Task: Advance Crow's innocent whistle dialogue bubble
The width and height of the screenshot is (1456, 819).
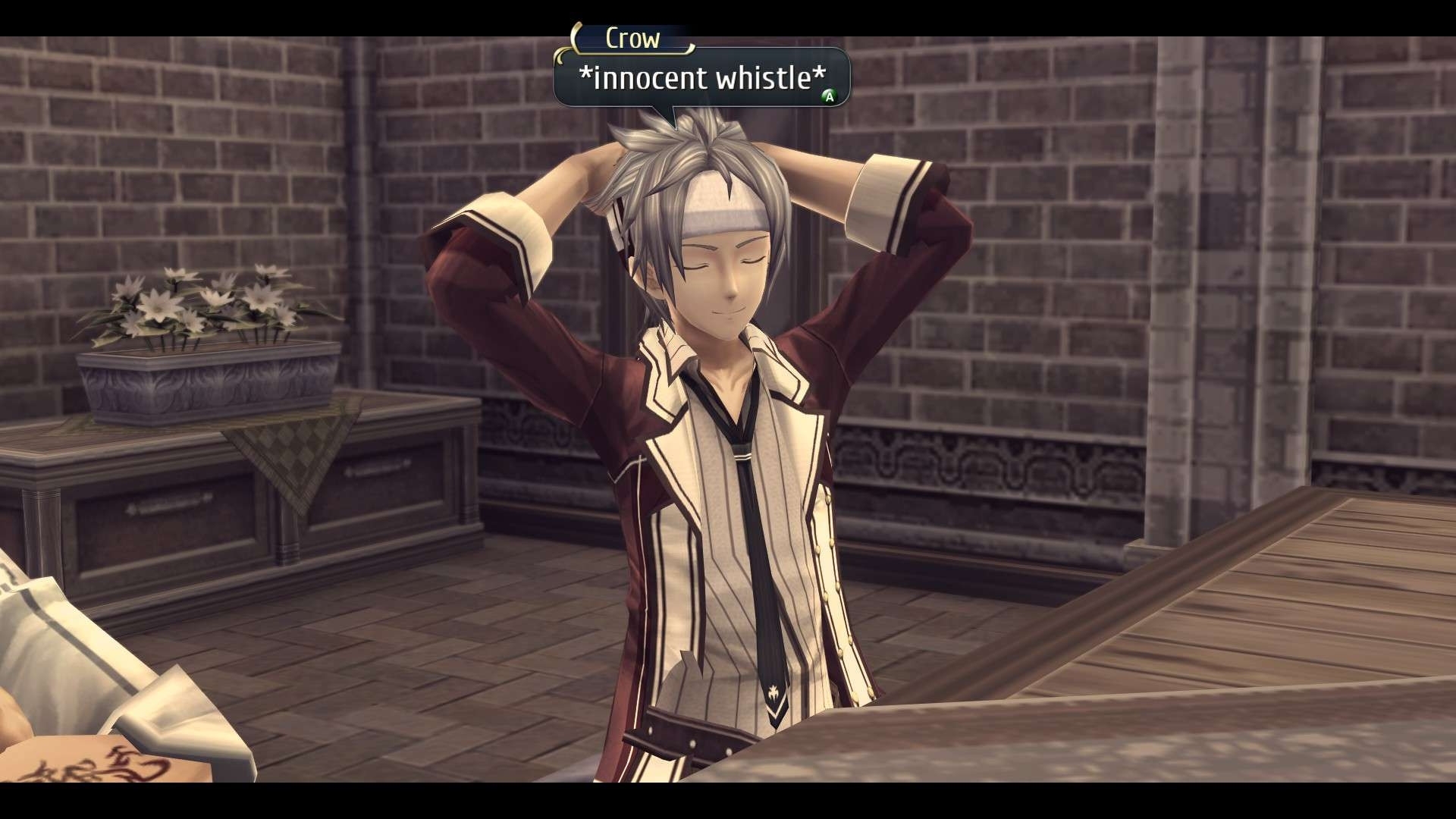Action: pyautogui.click(x=830, y=96)
